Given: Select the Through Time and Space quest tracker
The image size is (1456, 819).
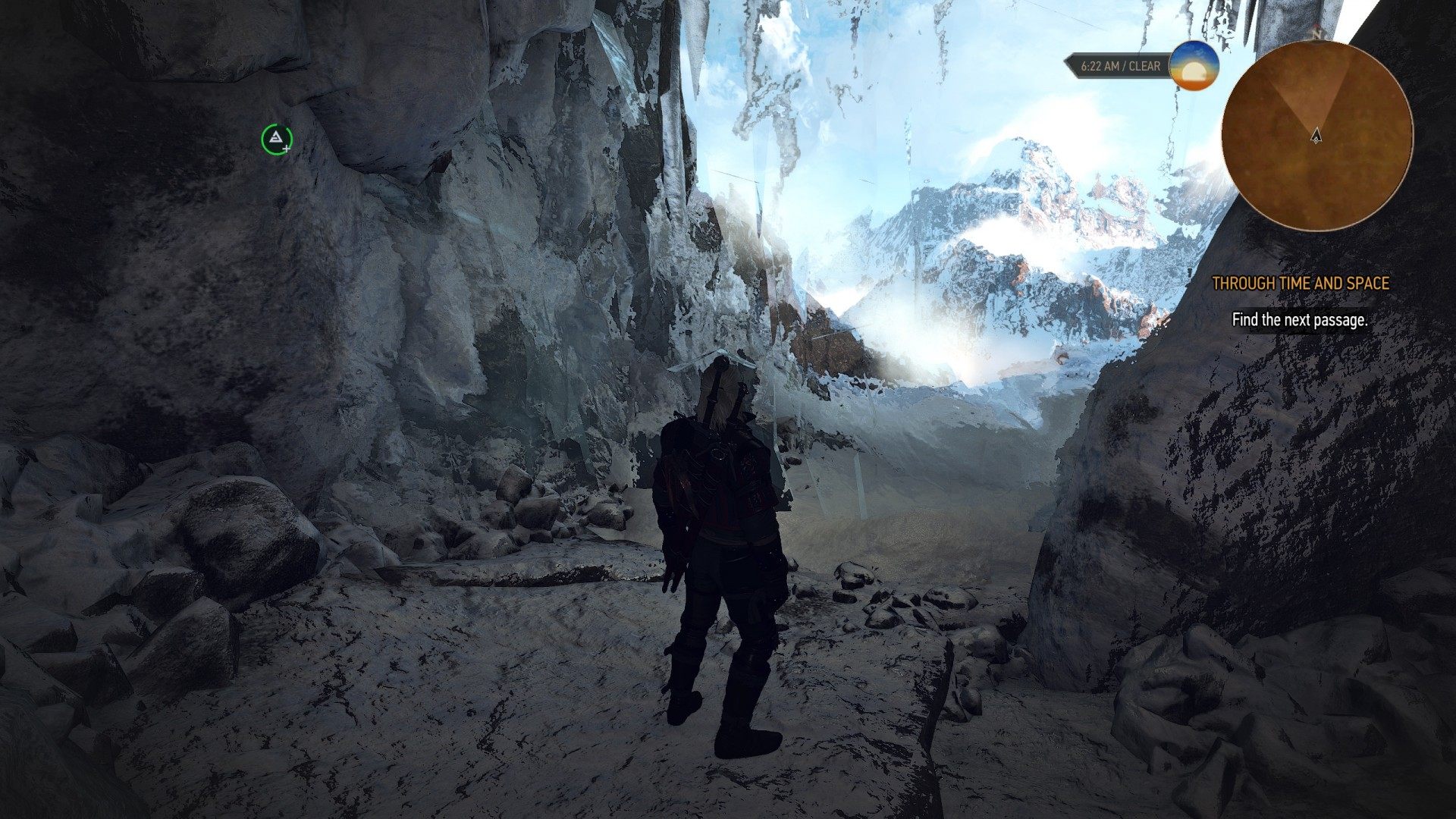Looking at the screenshot, I should click(1300, 284).
